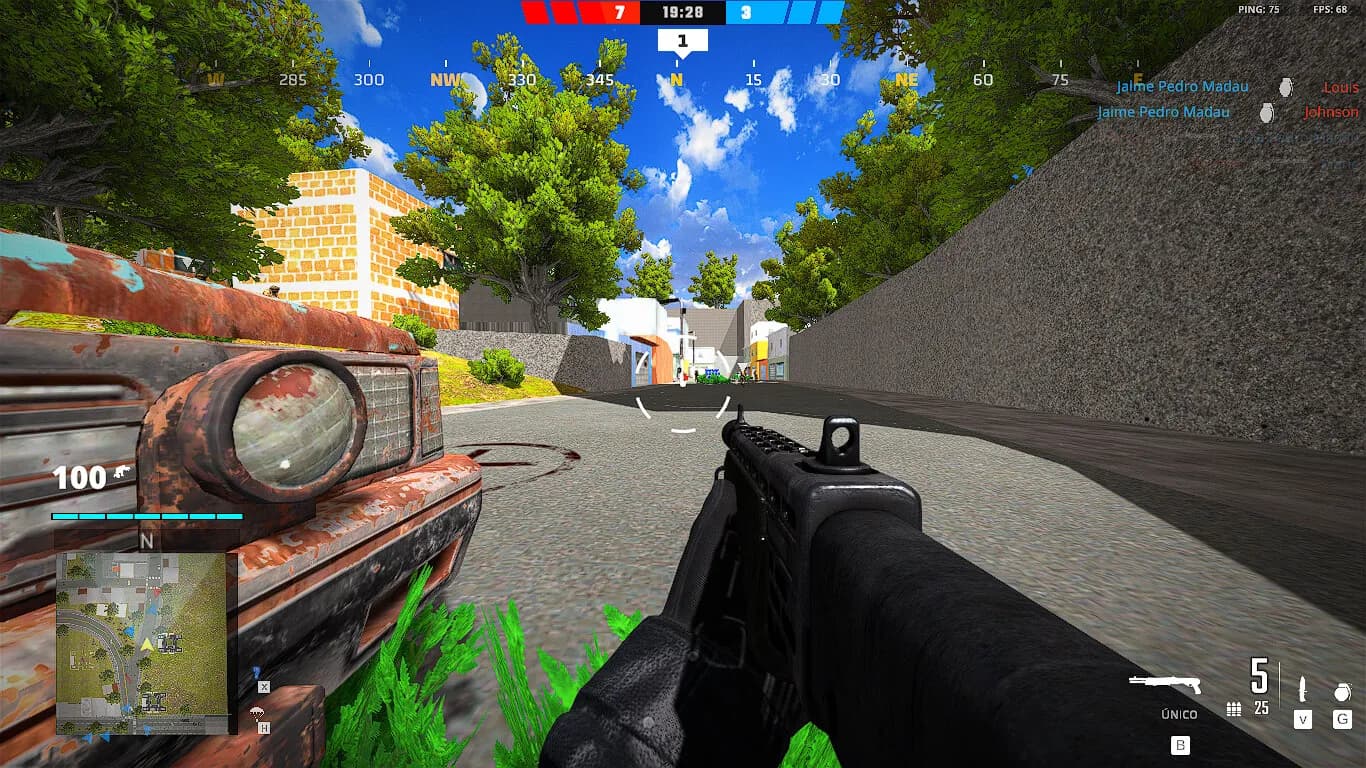Click the match timer showing 19:28
Screen dimensions: 1366x768
[x=681, y=12]
